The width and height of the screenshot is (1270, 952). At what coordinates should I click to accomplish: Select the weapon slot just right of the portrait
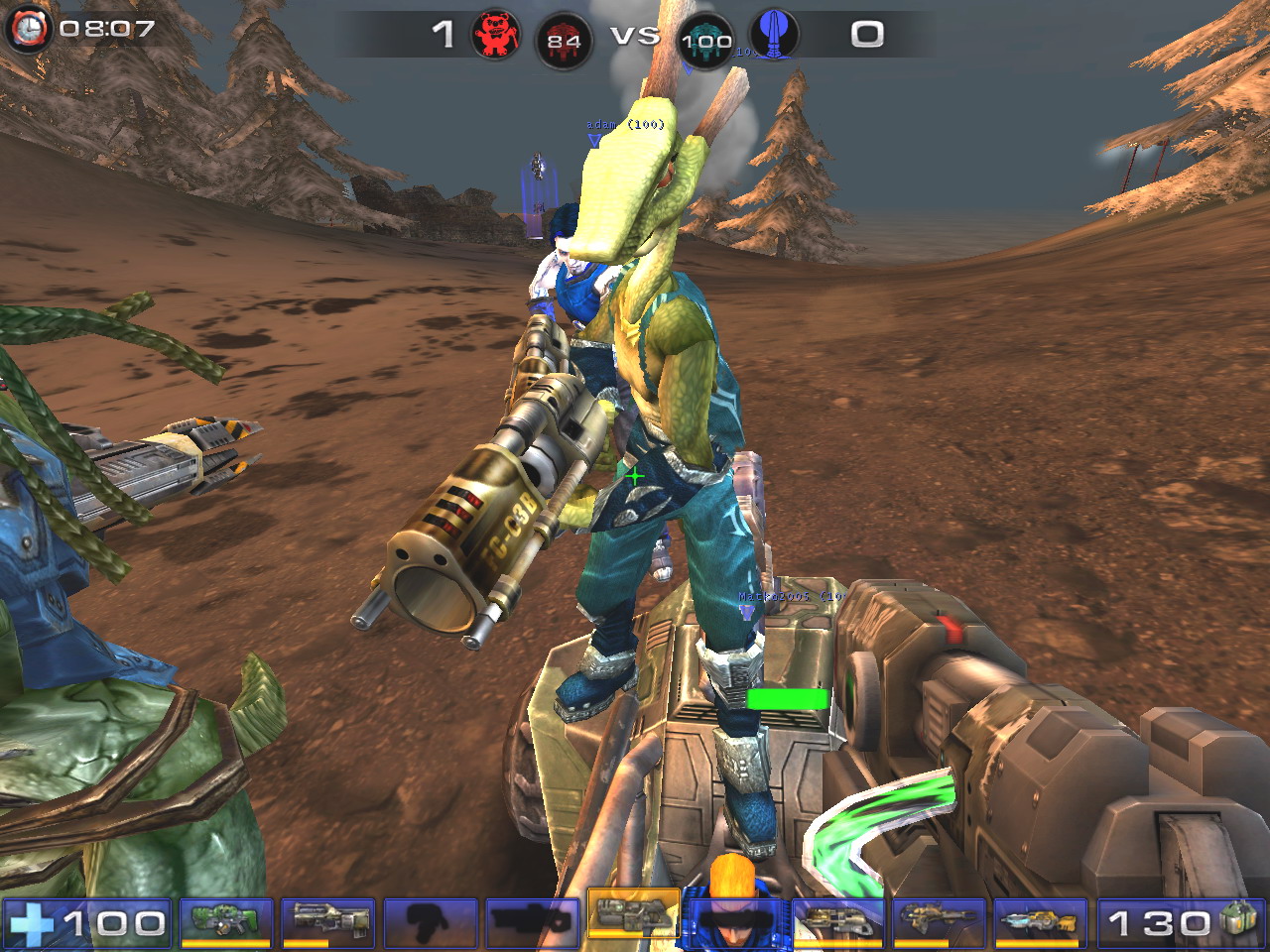coord(837,922)
